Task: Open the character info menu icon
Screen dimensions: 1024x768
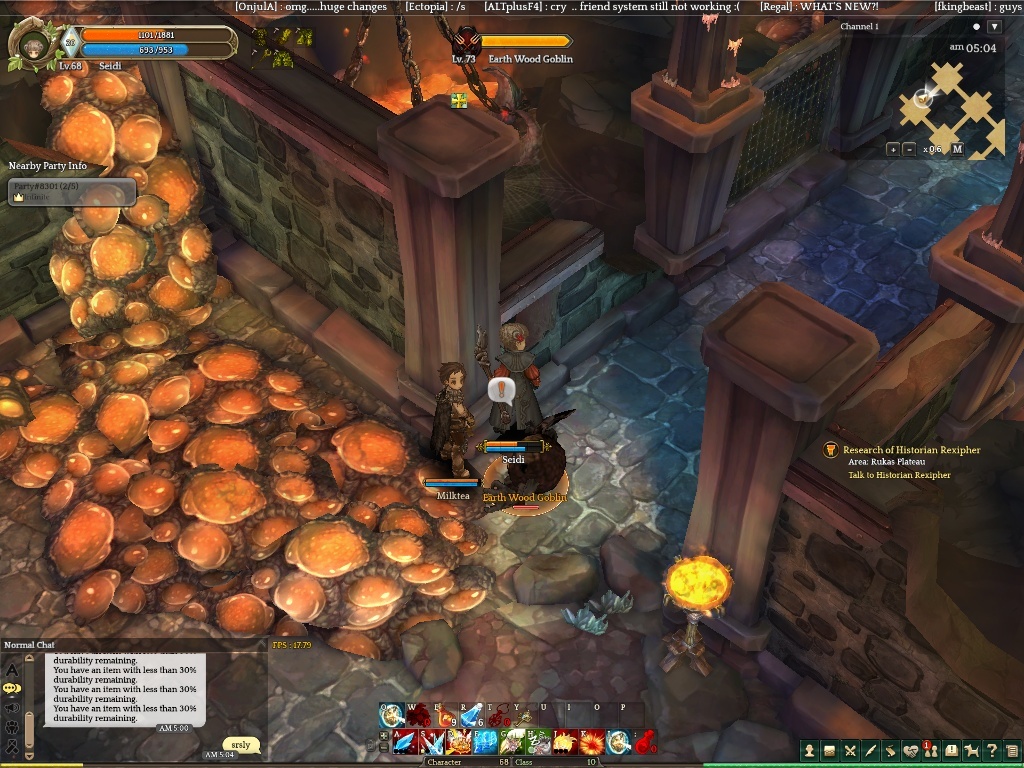Action: coord(810,750)
